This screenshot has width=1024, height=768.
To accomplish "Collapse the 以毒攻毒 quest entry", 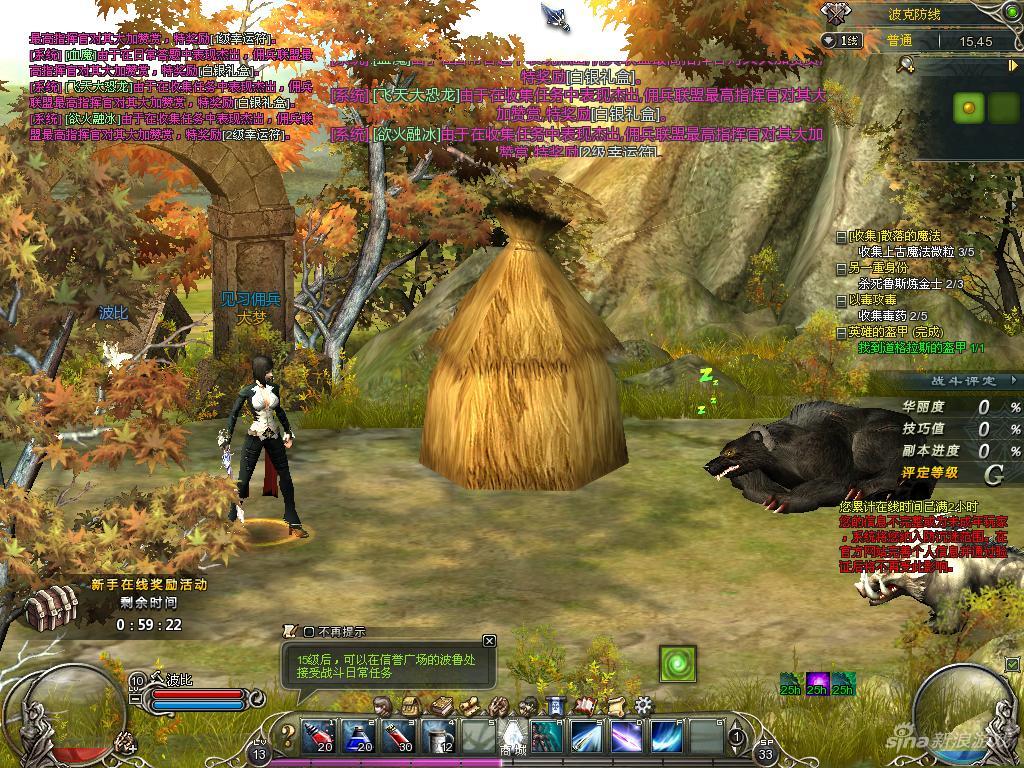I will 841,300.
